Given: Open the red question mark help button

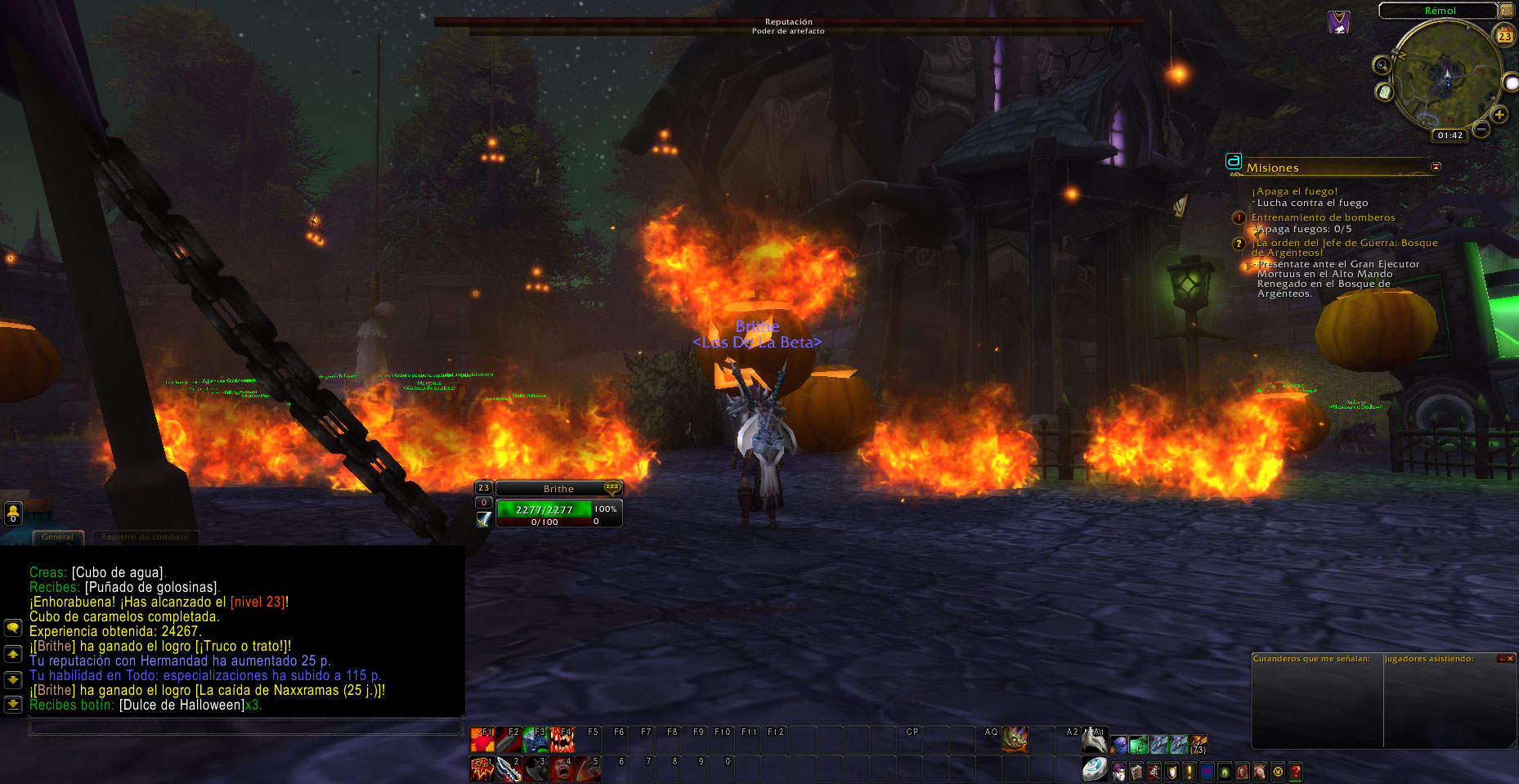Looking at the screenshot, I should [1296, 771].
